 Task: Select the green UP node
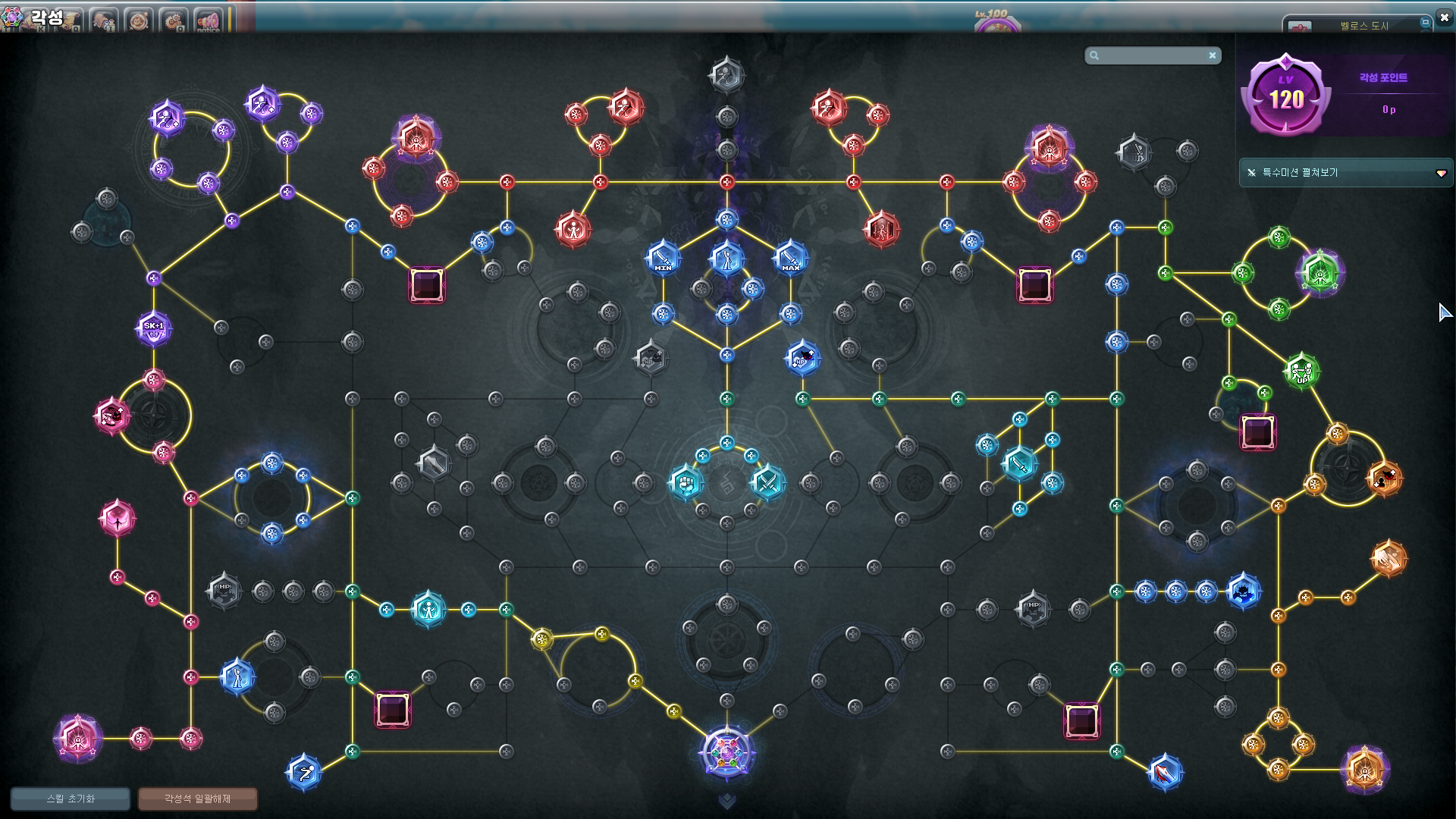coord(1301,372)
